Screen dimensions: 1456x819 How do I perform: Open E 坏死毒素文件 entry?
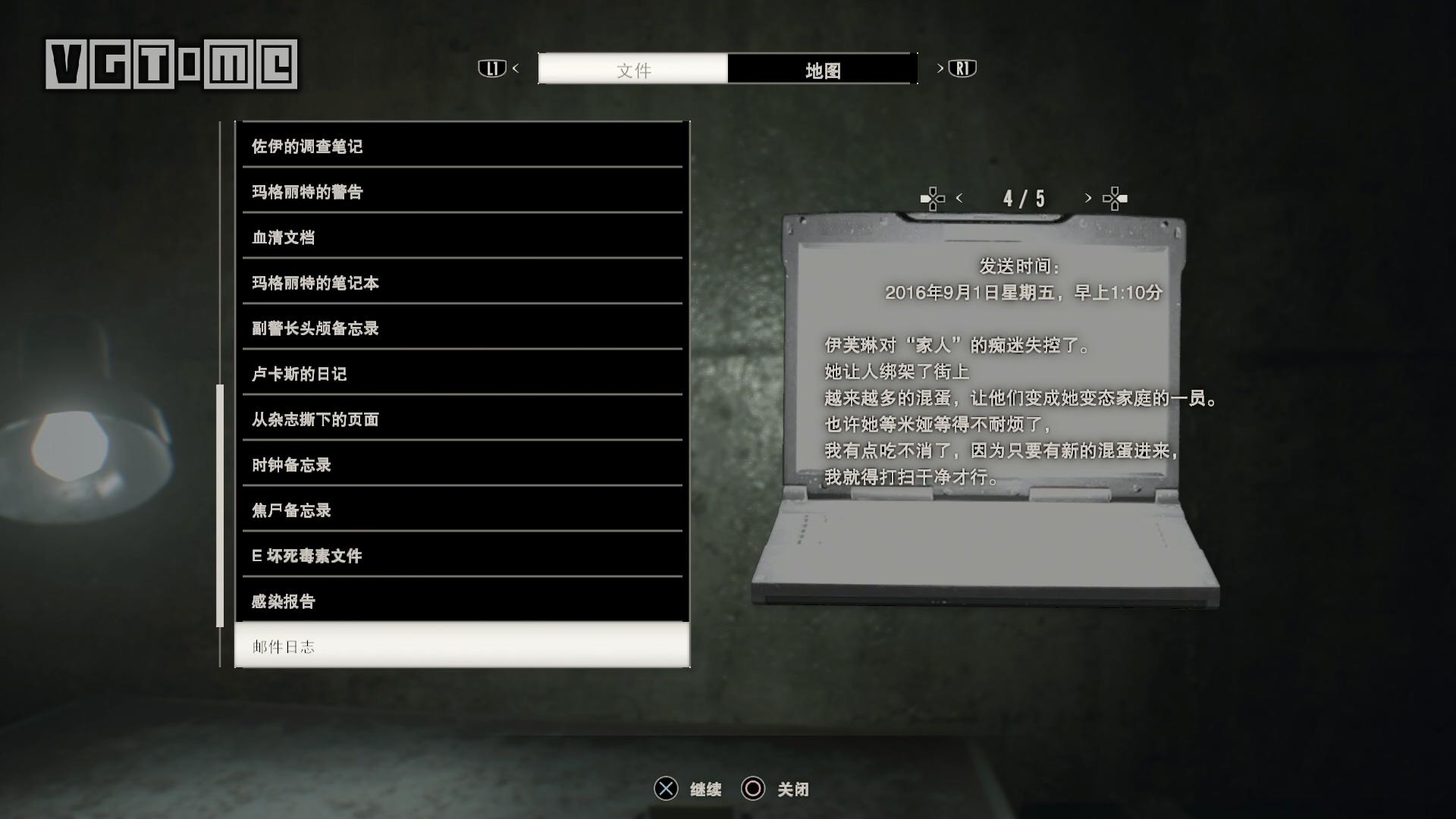pyautogui.click(x=462, y=555)
